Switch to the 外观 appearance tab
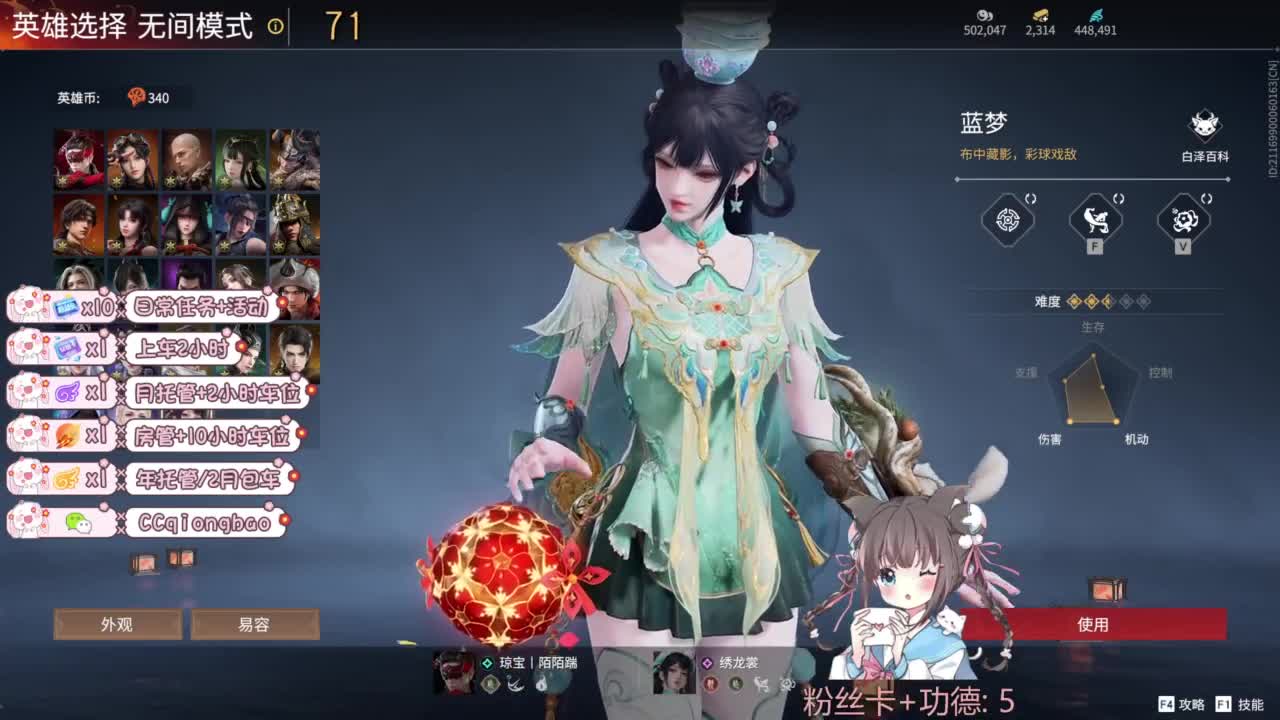The image size is (1280, 720). [x=120, y=623]
